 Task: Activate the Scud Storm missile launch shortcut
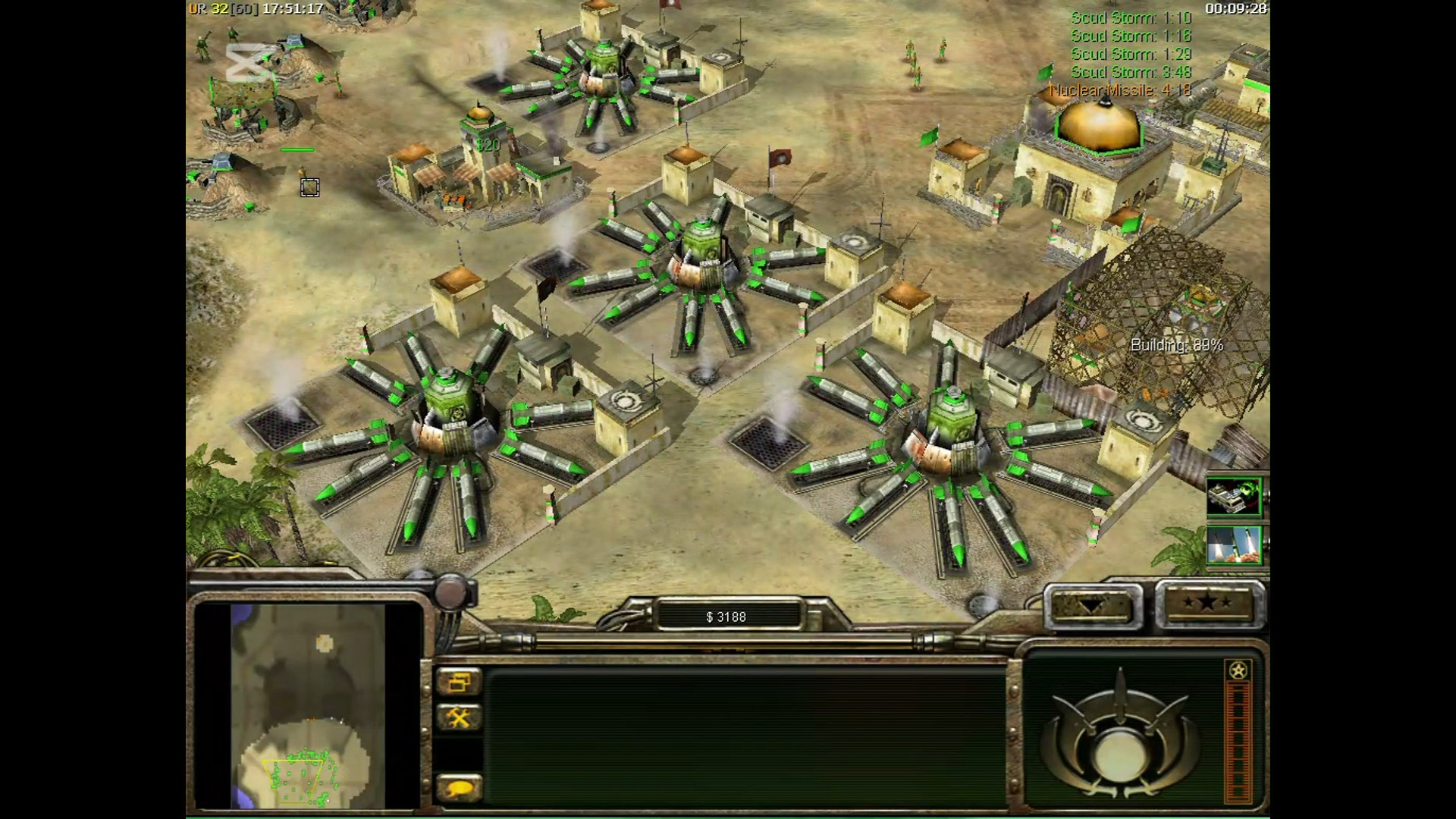(x=1234, y=546)
